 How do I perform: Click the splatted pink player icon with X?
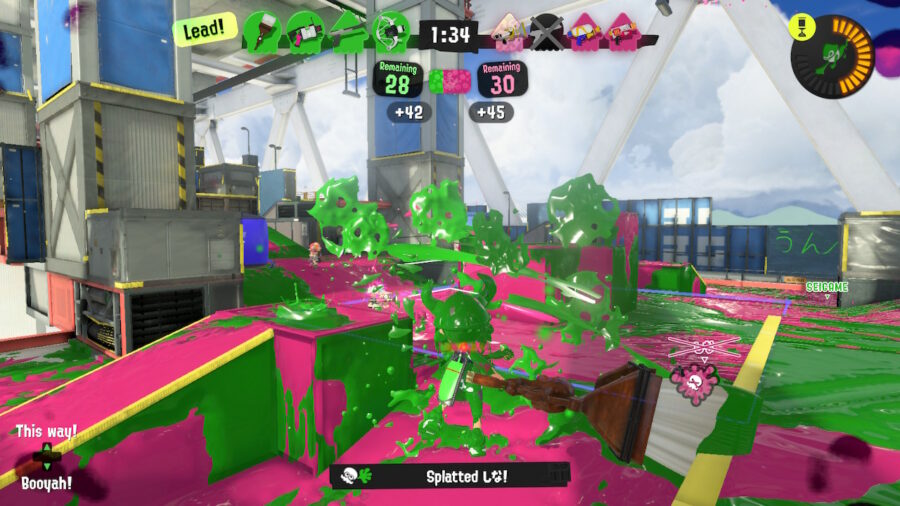tap(546, 32)
